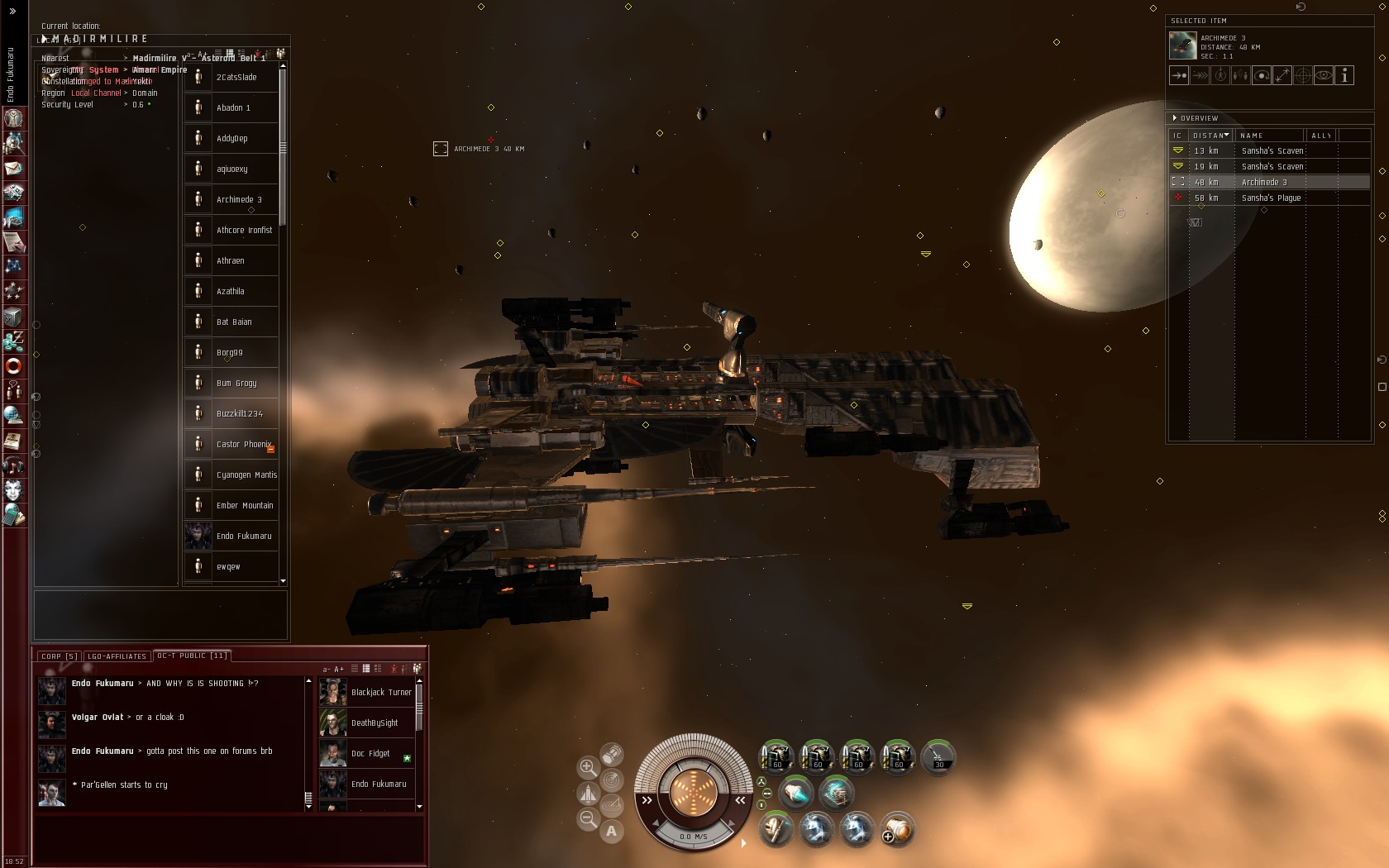Switch to the Corp chat tab

(59, 656)
